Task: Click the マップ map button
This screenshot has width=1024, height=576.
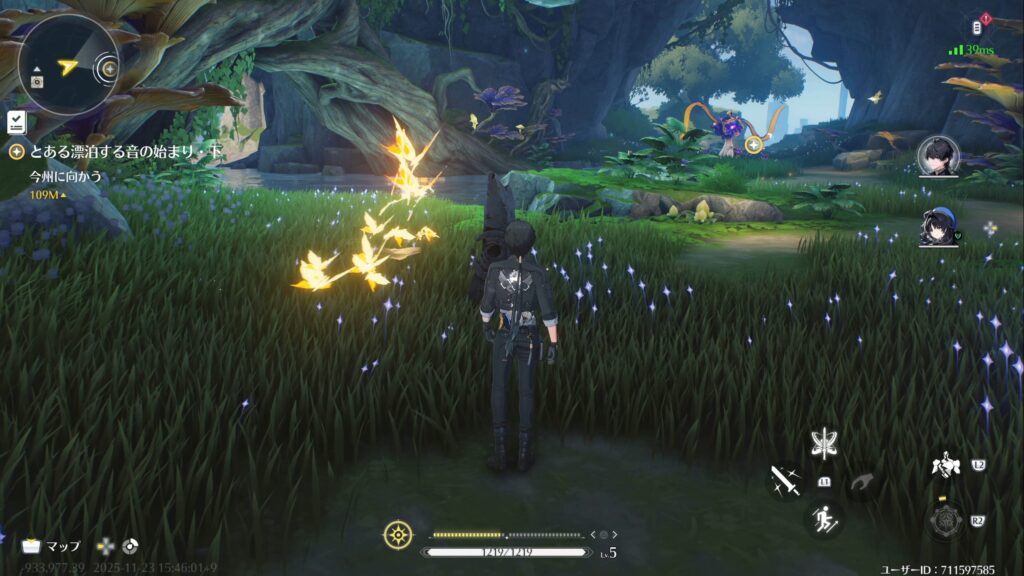Action: [52, 546]
